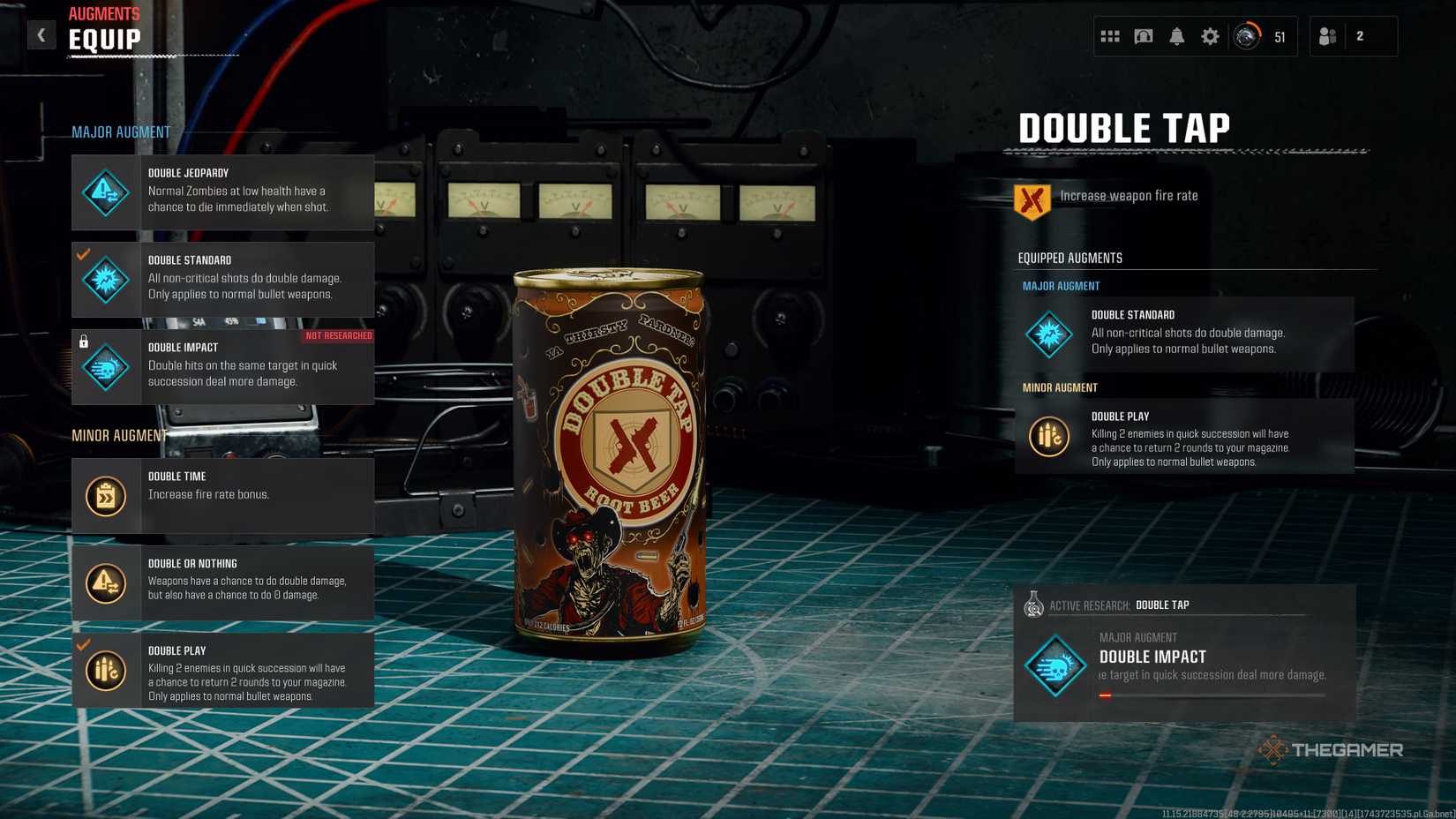Click the Double Play minor augment icon

click(104, 671)
